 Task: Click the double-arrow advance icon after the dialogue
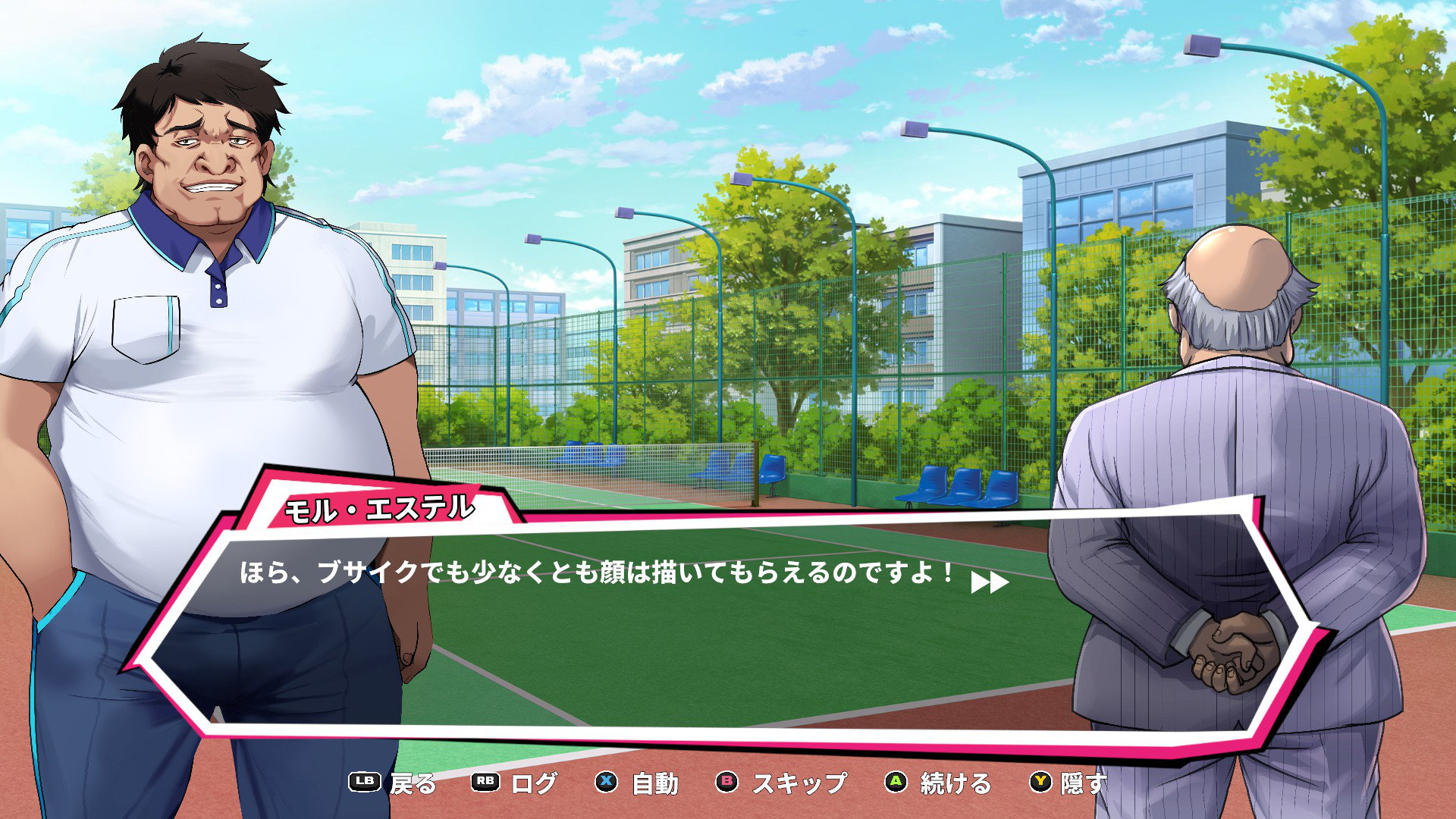990,582
